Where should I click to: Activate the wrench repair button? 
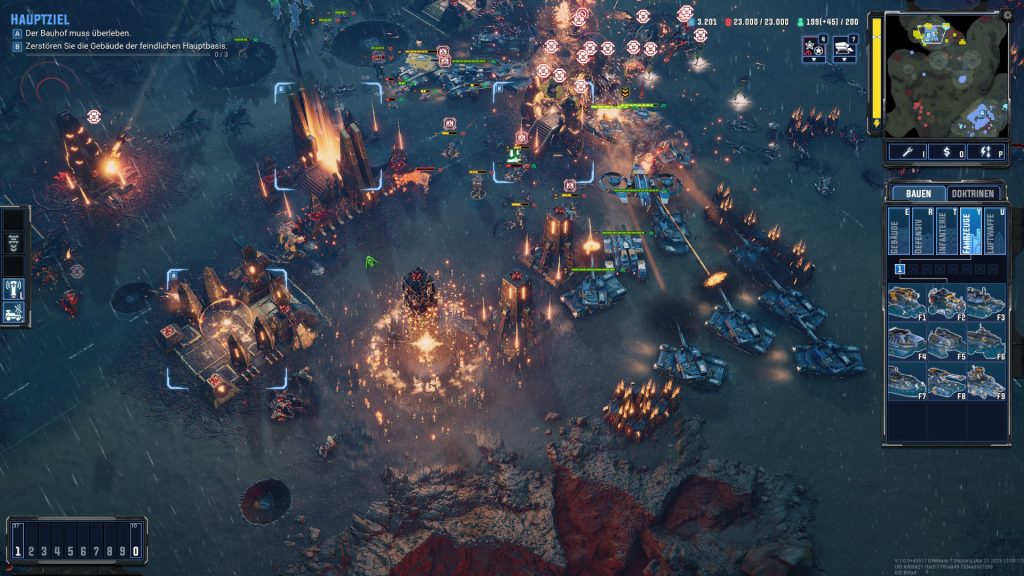[908, 152]
